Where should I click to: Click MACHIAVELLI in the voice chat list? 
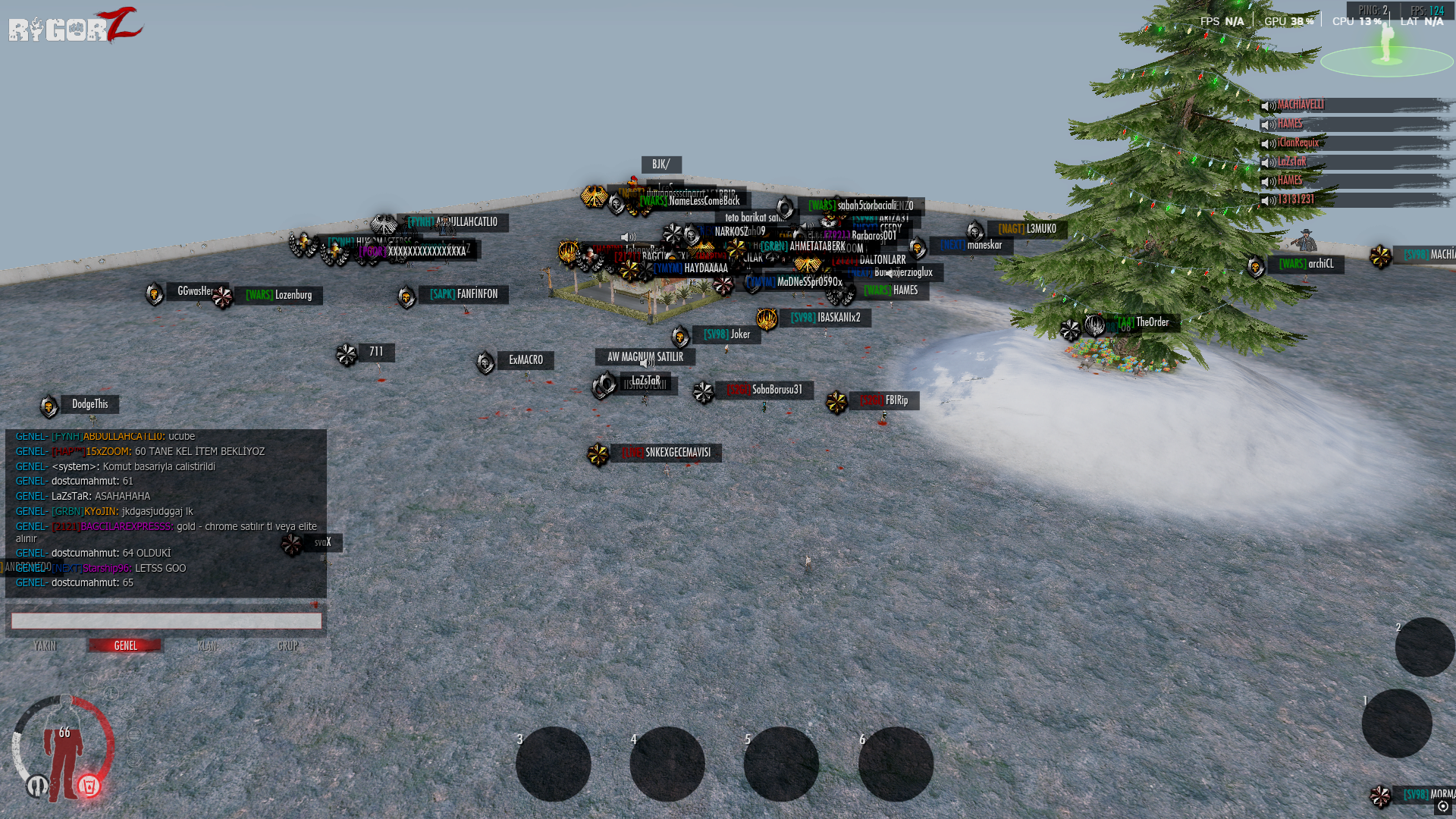tap(1300, 105)
